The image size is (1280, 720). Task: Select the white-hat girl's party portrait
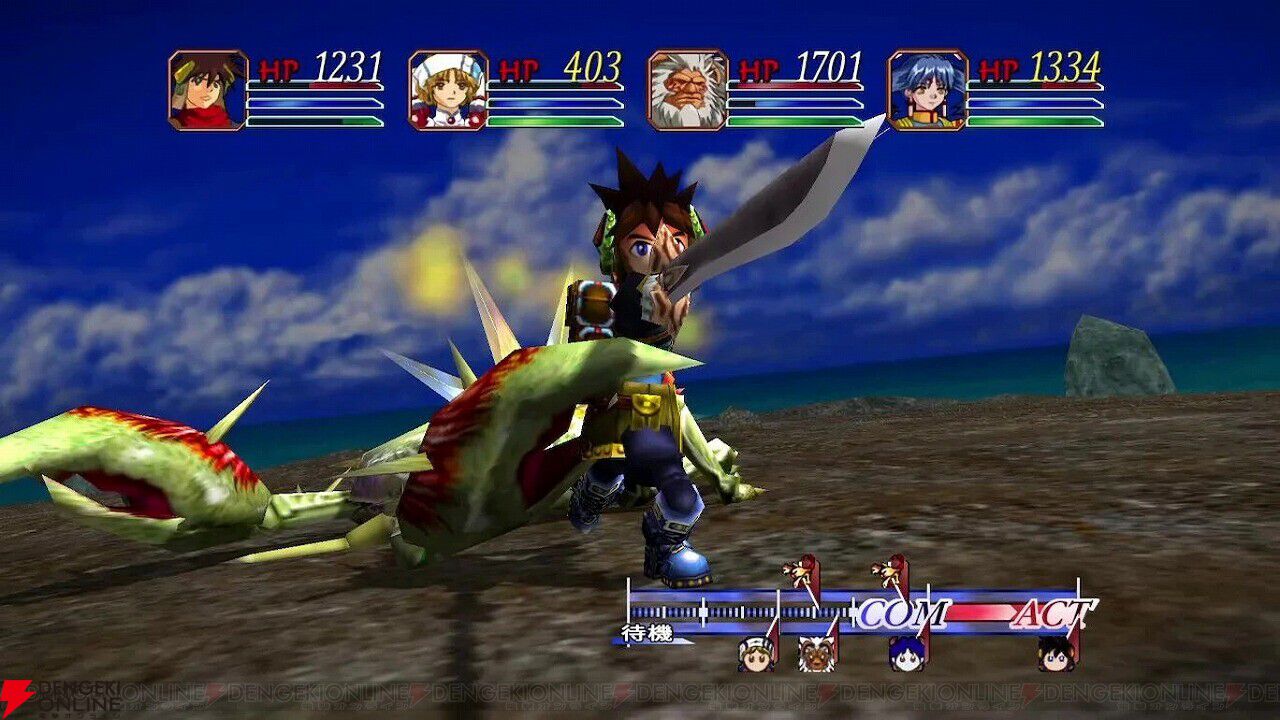coord(448,90)
